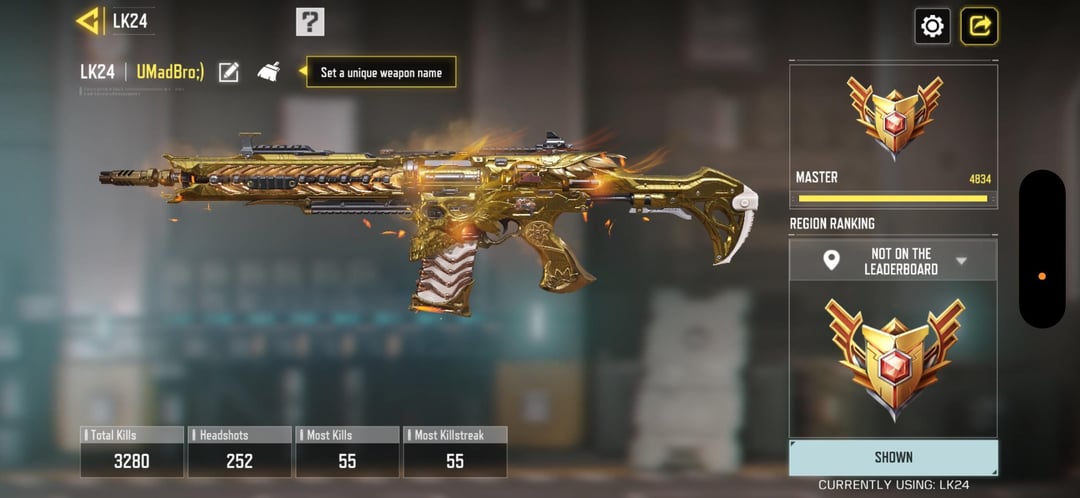Share the LK24 weapon card
Screen dimensions: 1080x498
click(979, 26)
